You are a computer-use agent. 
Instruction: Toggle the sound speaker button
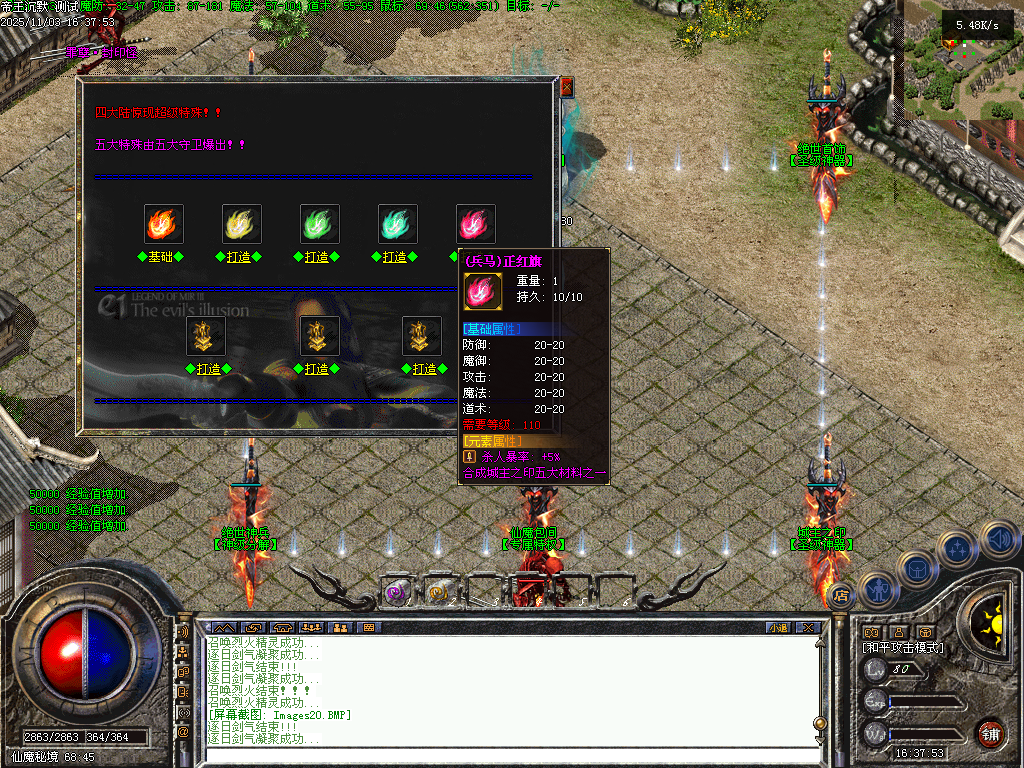pos(998,539)
